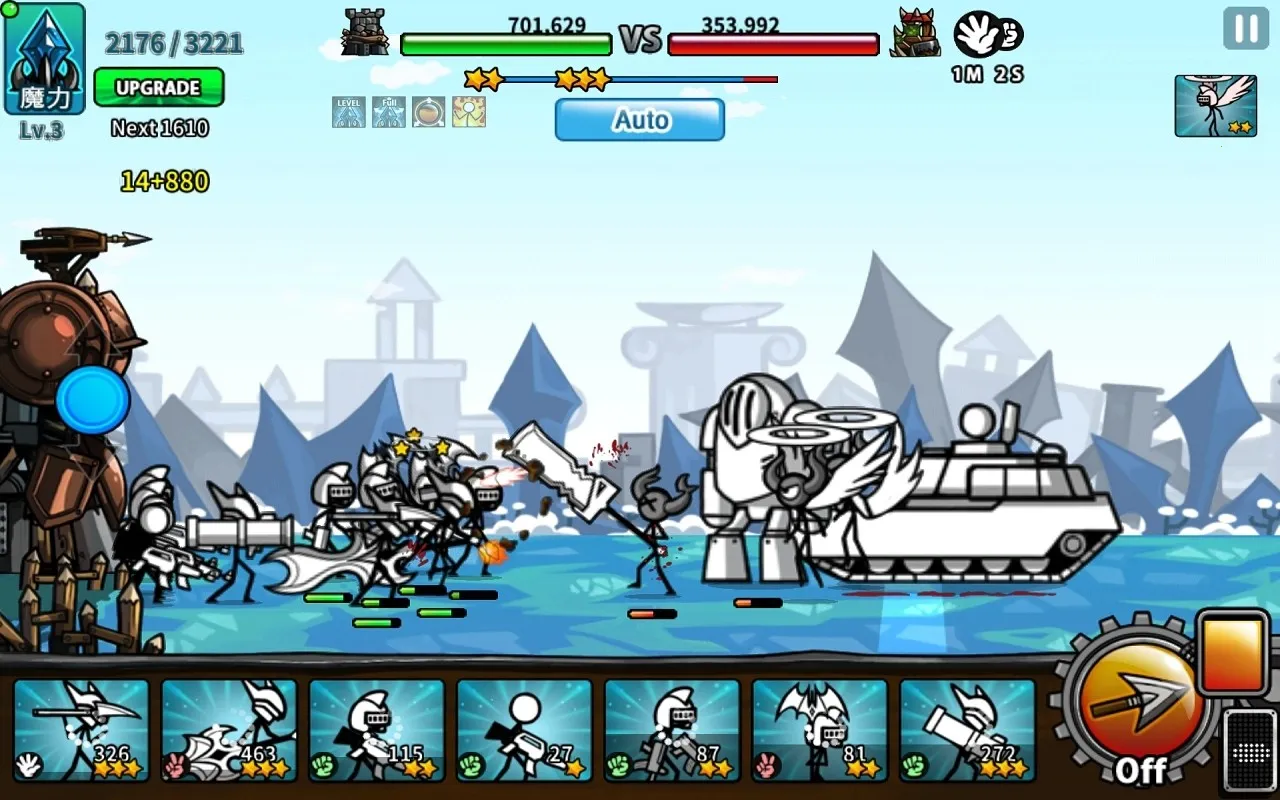Activate the orange square skill button
Screen dimensions: 1280x800
1233,653
